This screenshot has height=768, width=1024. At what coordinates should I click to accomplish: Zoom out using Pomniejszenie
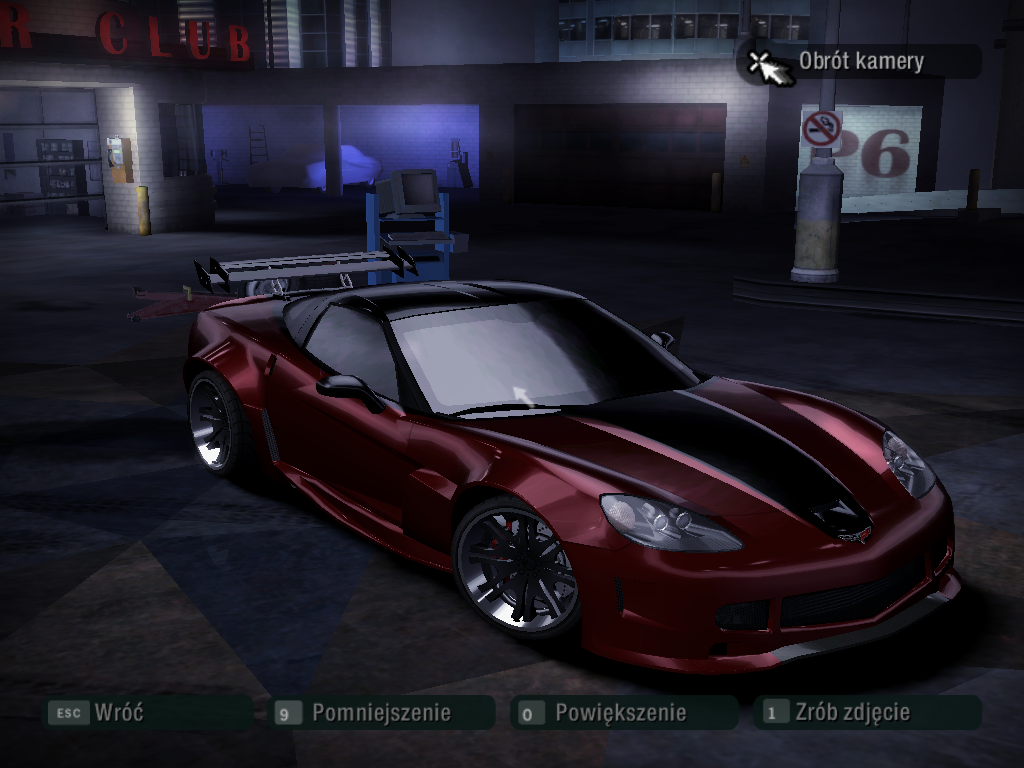coord(380,713)
